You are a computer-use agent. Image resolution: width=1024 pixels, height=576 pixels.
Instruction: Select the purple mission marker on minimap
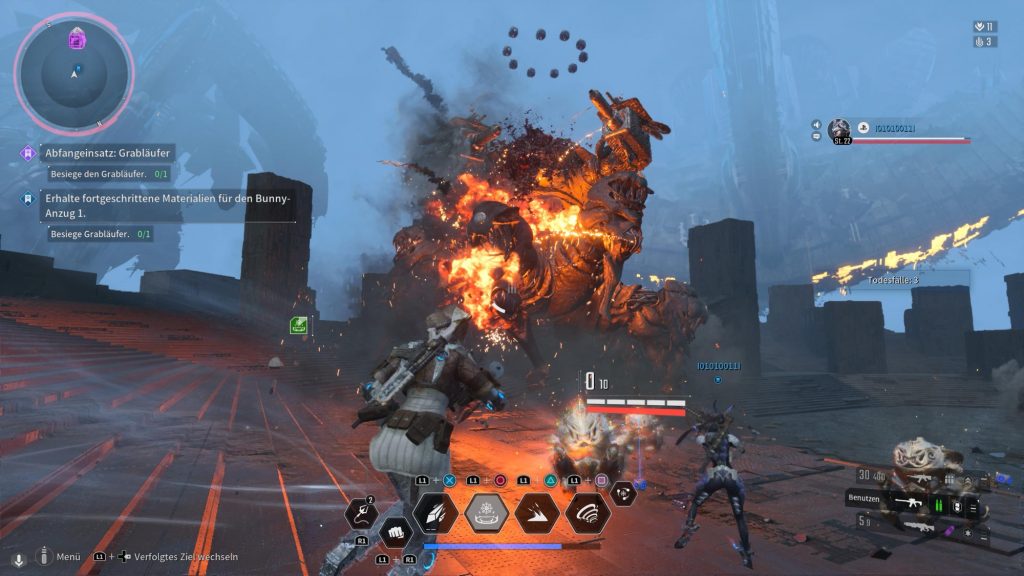pos(76,40)
